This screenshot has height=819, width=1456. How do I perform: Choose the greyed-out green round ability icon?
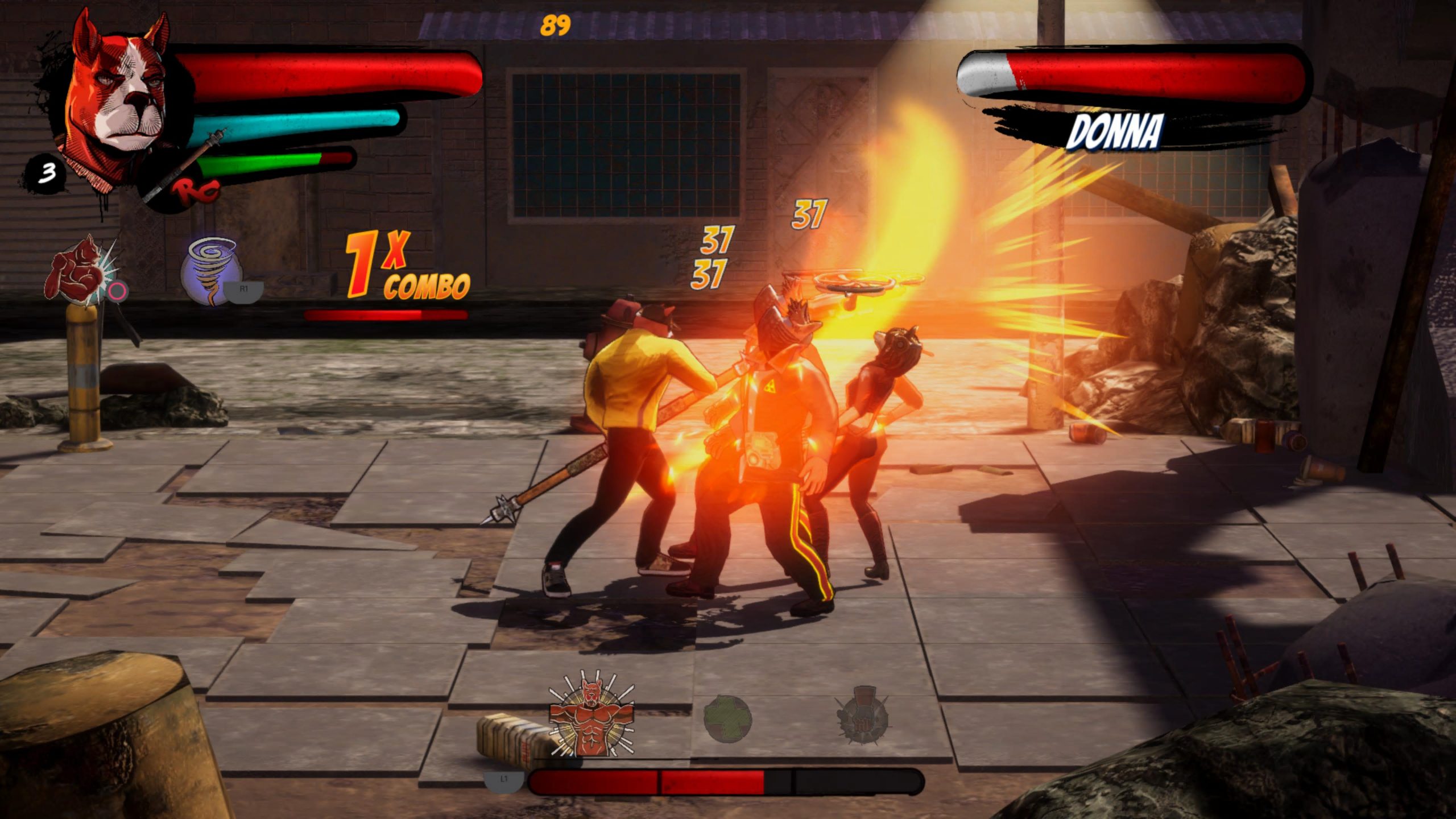click(728, 719)
